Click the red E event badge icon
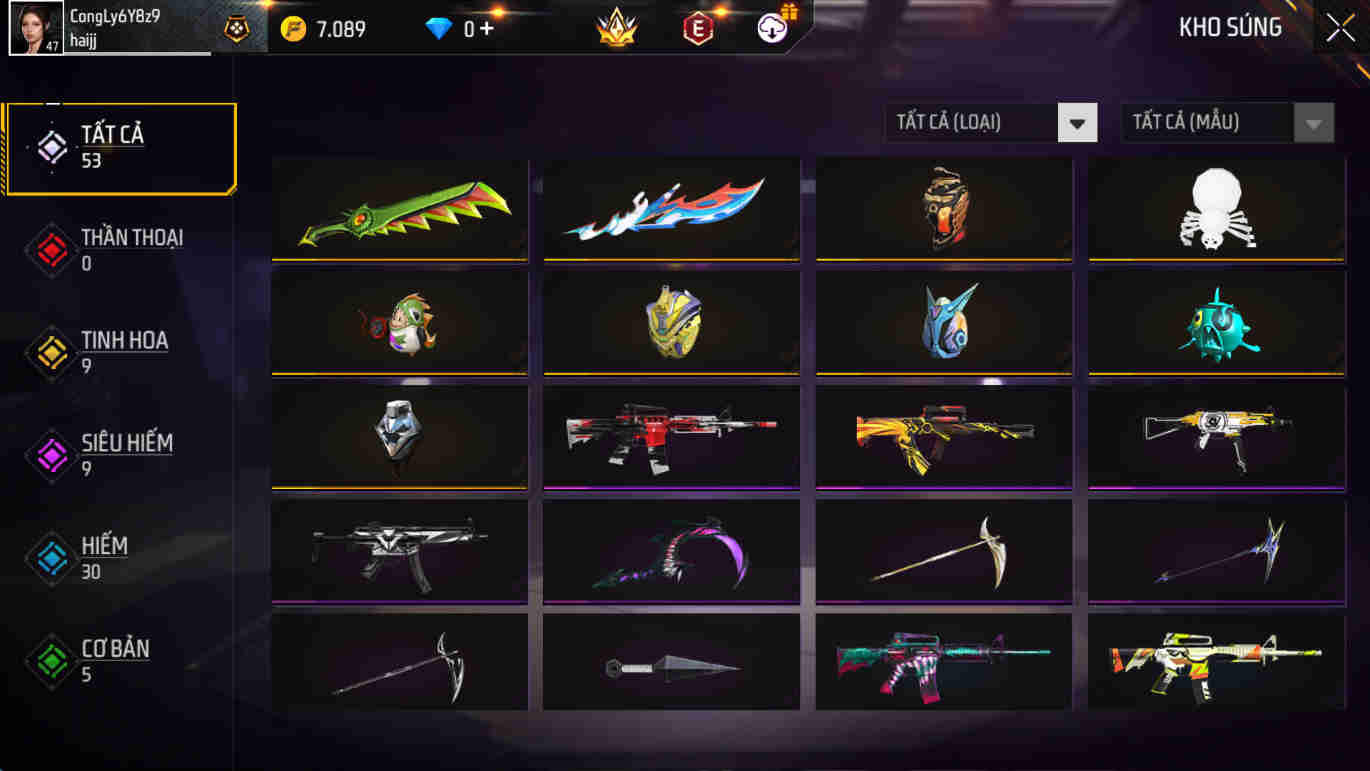The image size is (1370, 771). 697,27
